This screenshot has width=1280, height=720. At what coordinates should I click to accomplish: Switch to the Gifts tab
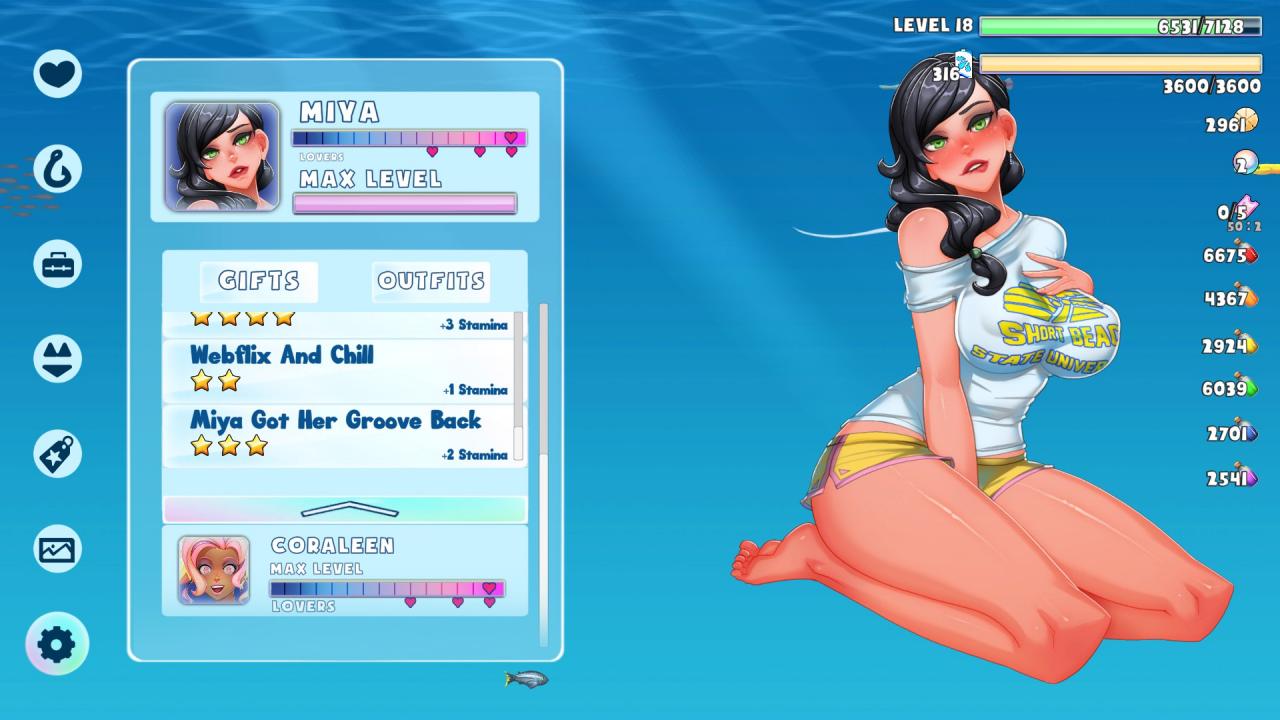click(258, 282)
